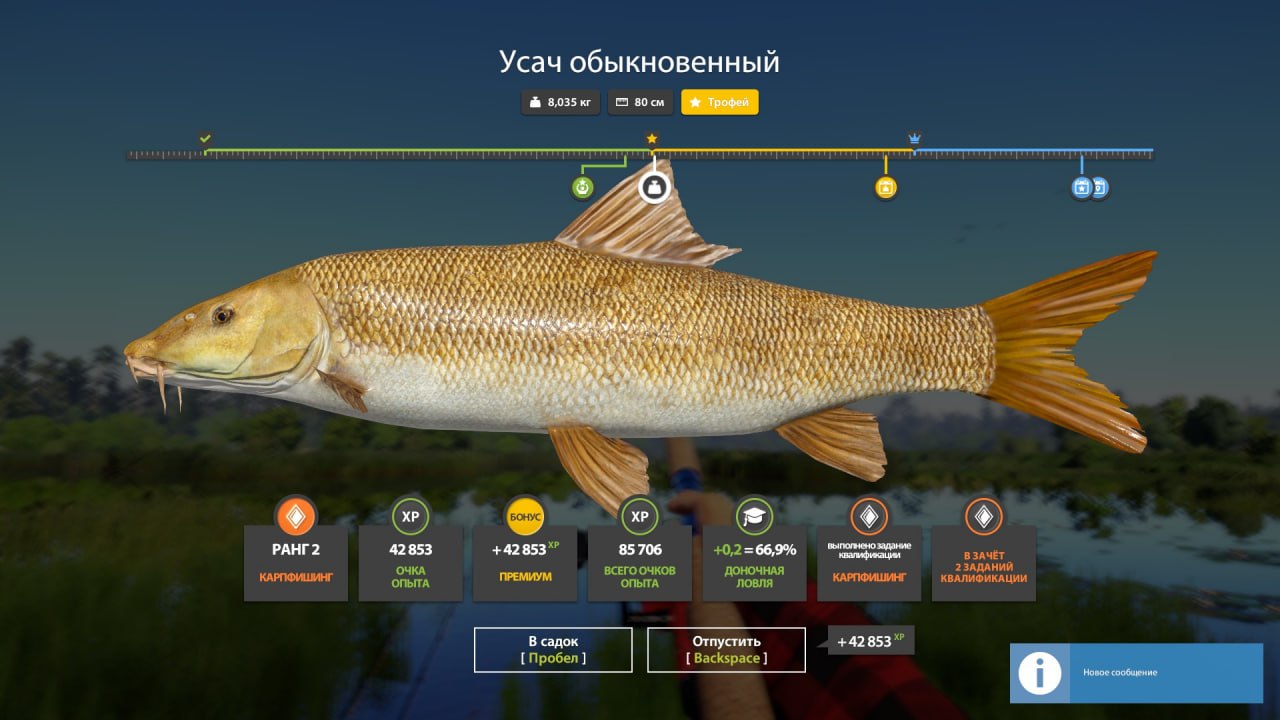
Task: Click the crown record marker on the ruler
Action: click(x=913, y=139)
